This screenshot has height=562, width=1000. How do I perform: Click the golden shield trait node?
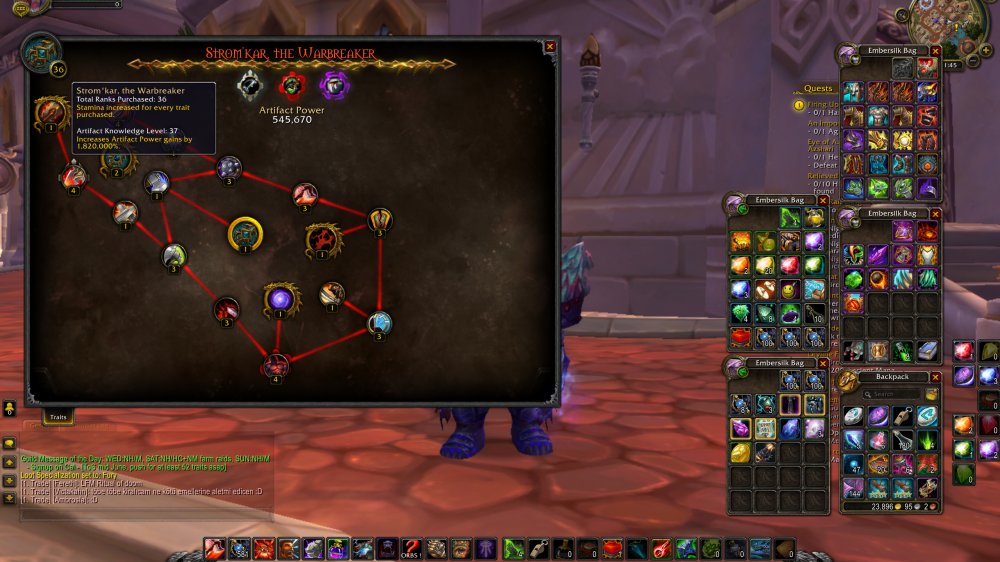[x=379, y=219]
